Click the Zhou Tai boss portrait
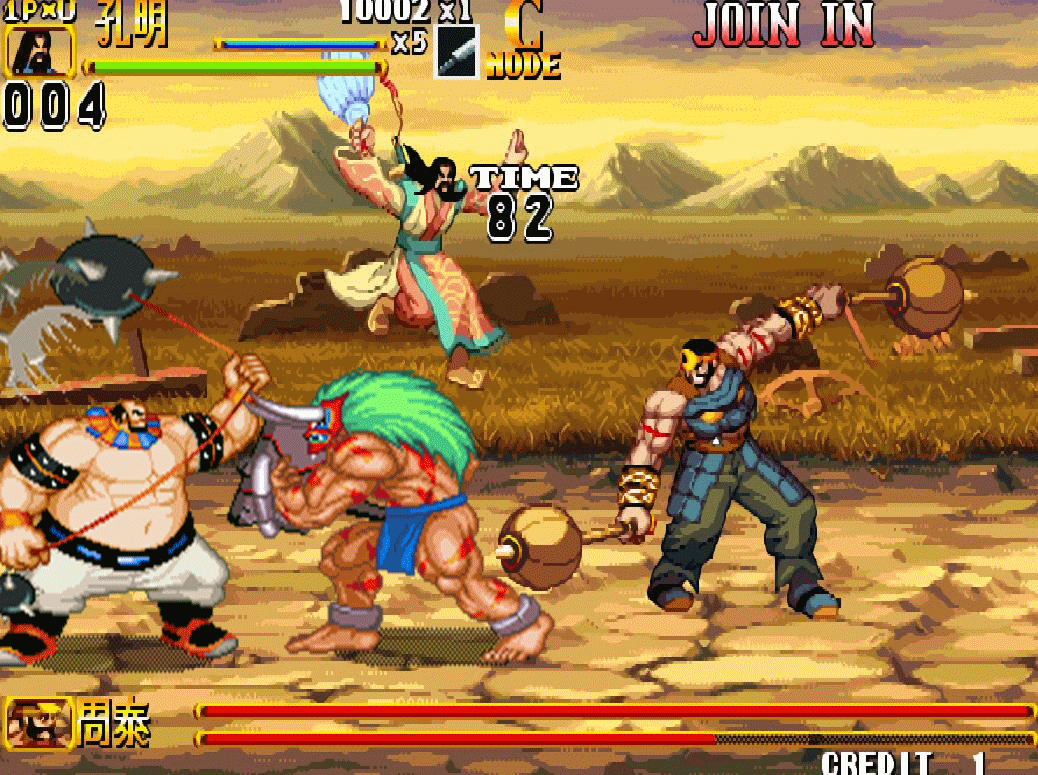This screenshot has height=775, width=1038. (37, 723)
